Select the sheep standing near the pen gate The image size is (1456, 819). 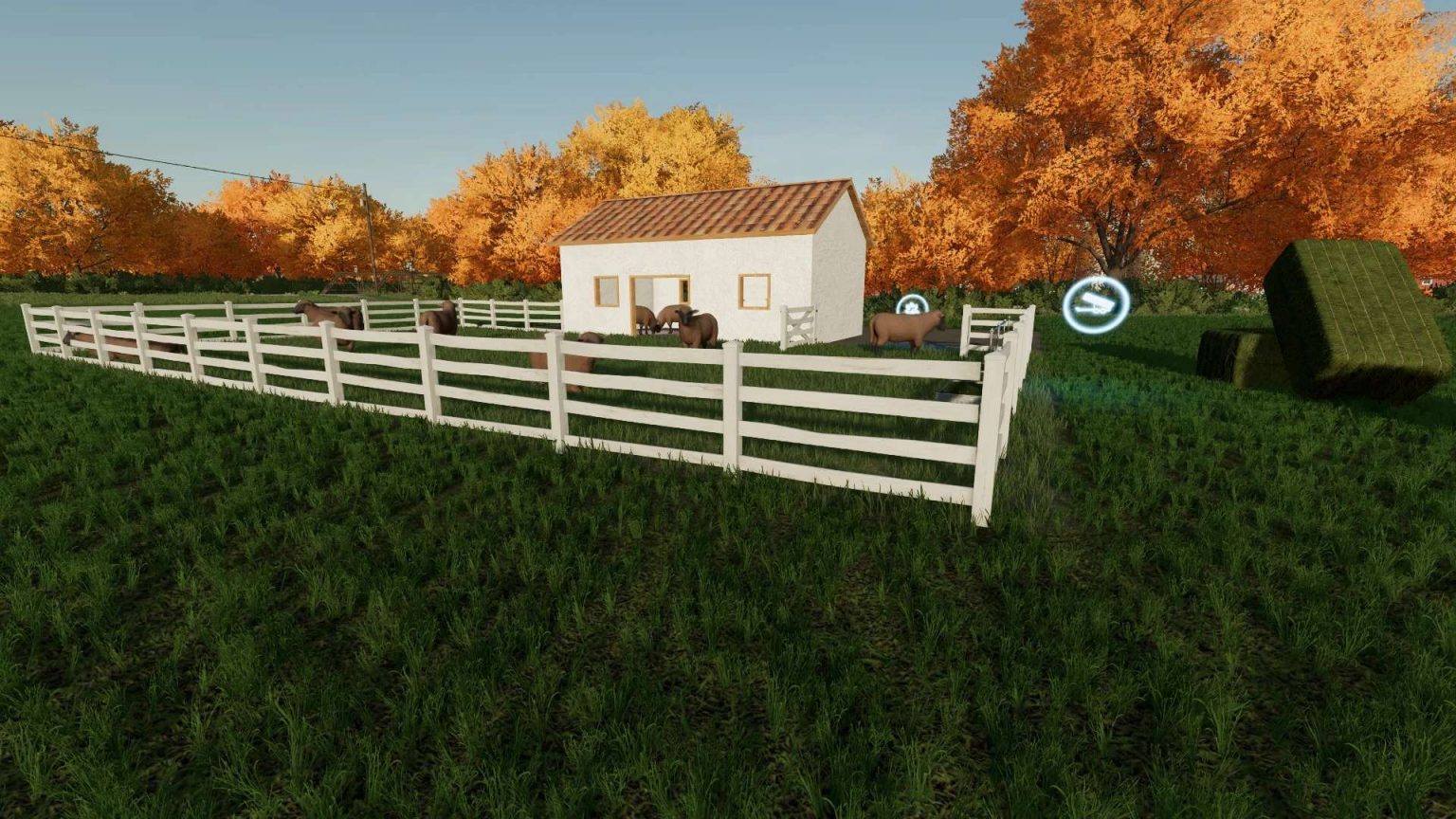click(905, 330)
